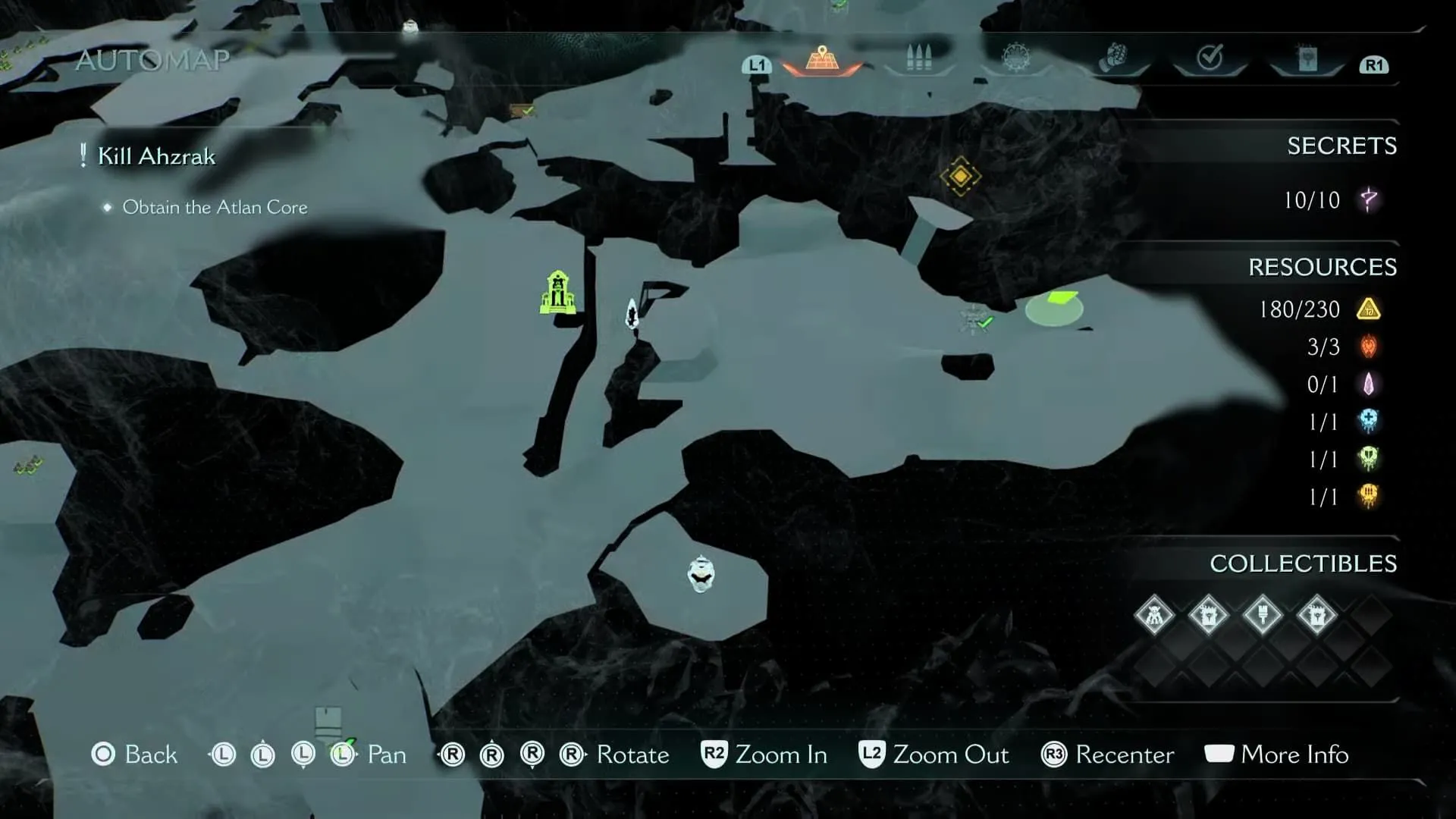Select the paintbrush skin collectible icon
This screenshot has height=819, width=1456.
click(x=1263, y=614)
